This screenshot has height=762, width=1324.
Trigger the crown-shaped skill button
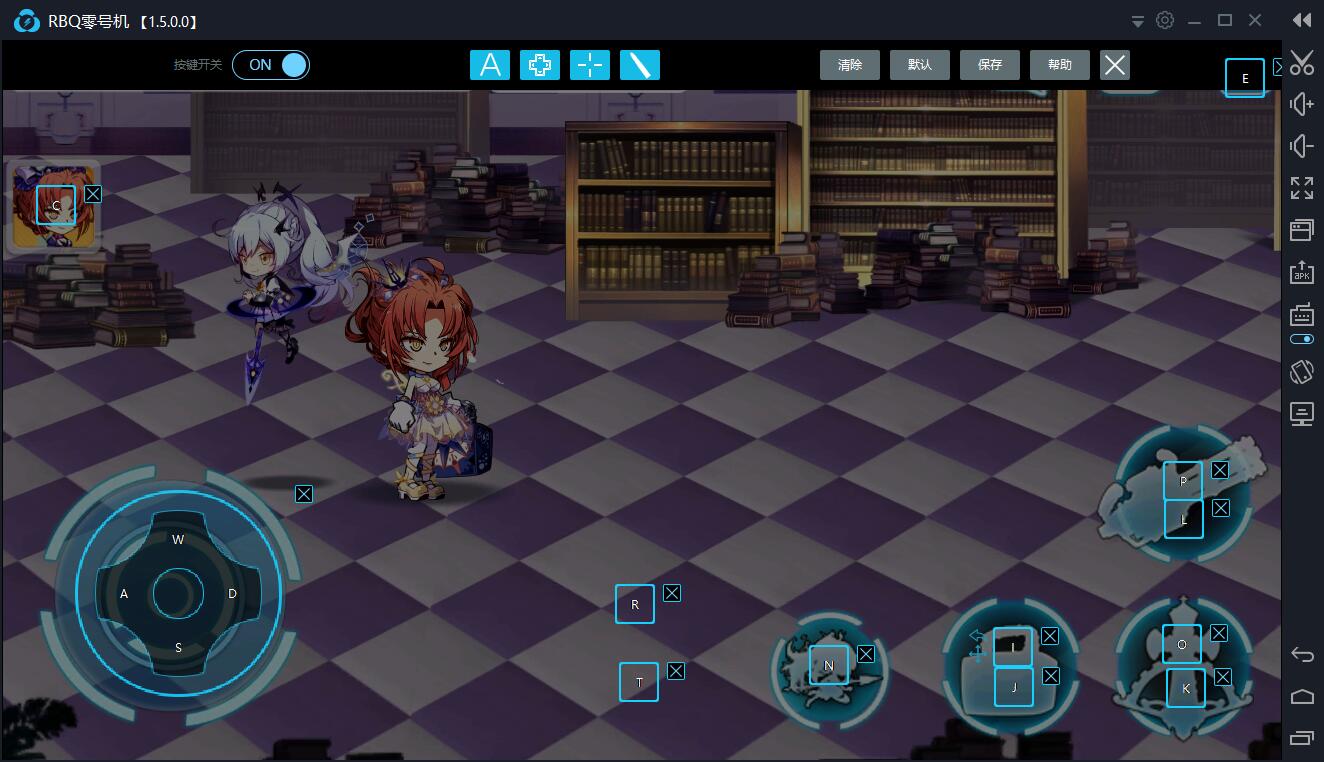point(1184,667)
